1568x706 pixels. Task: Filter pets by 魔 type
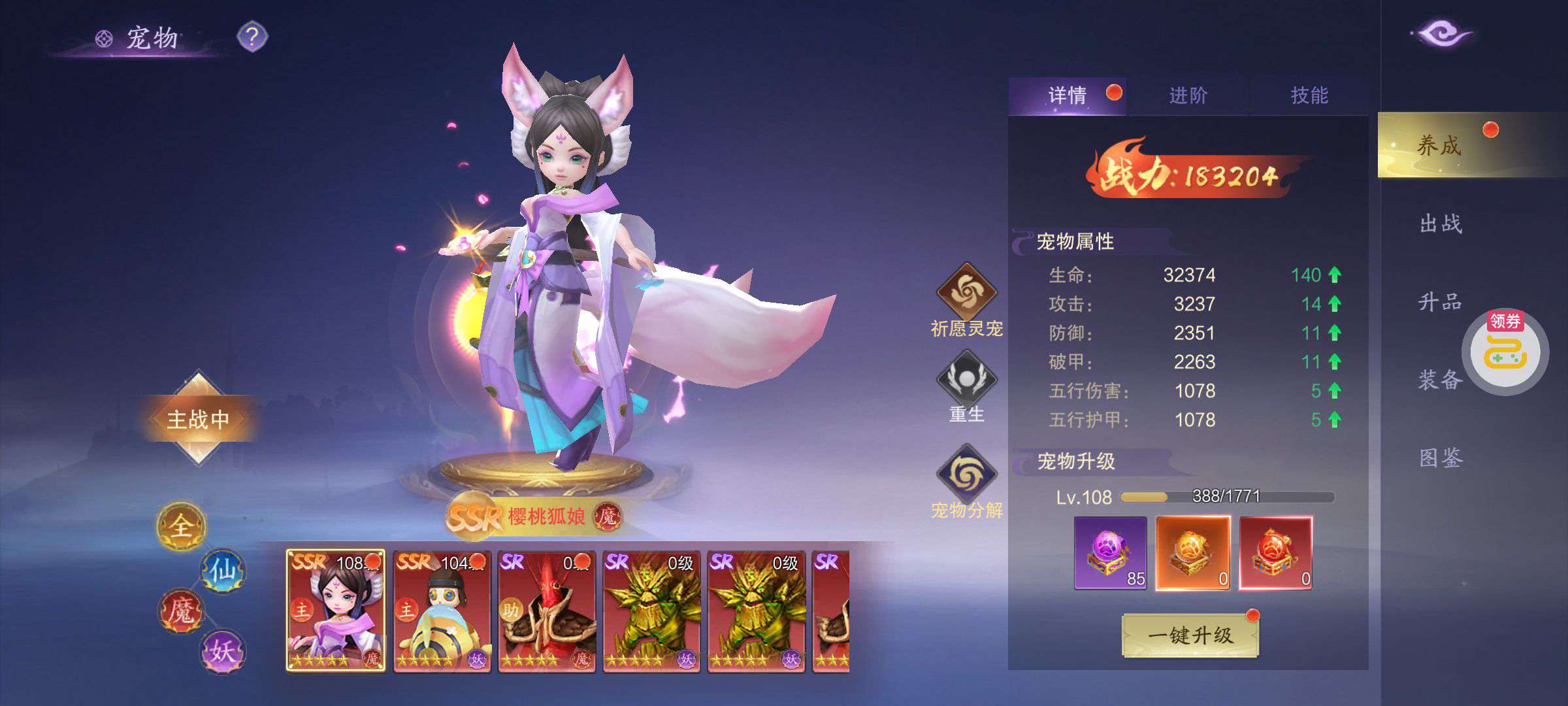click(181, 612)
